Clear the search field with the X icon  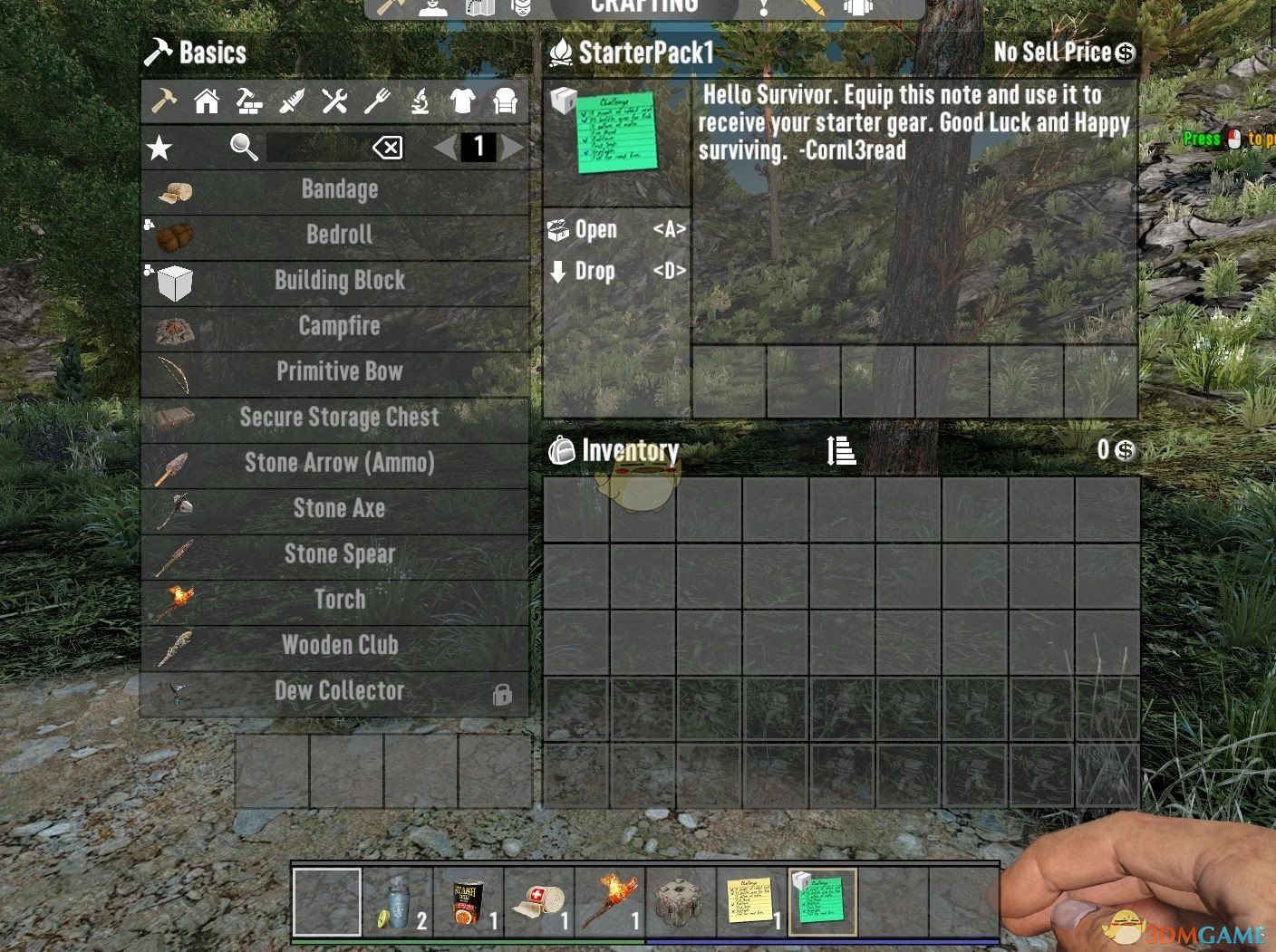click(388, 147)
